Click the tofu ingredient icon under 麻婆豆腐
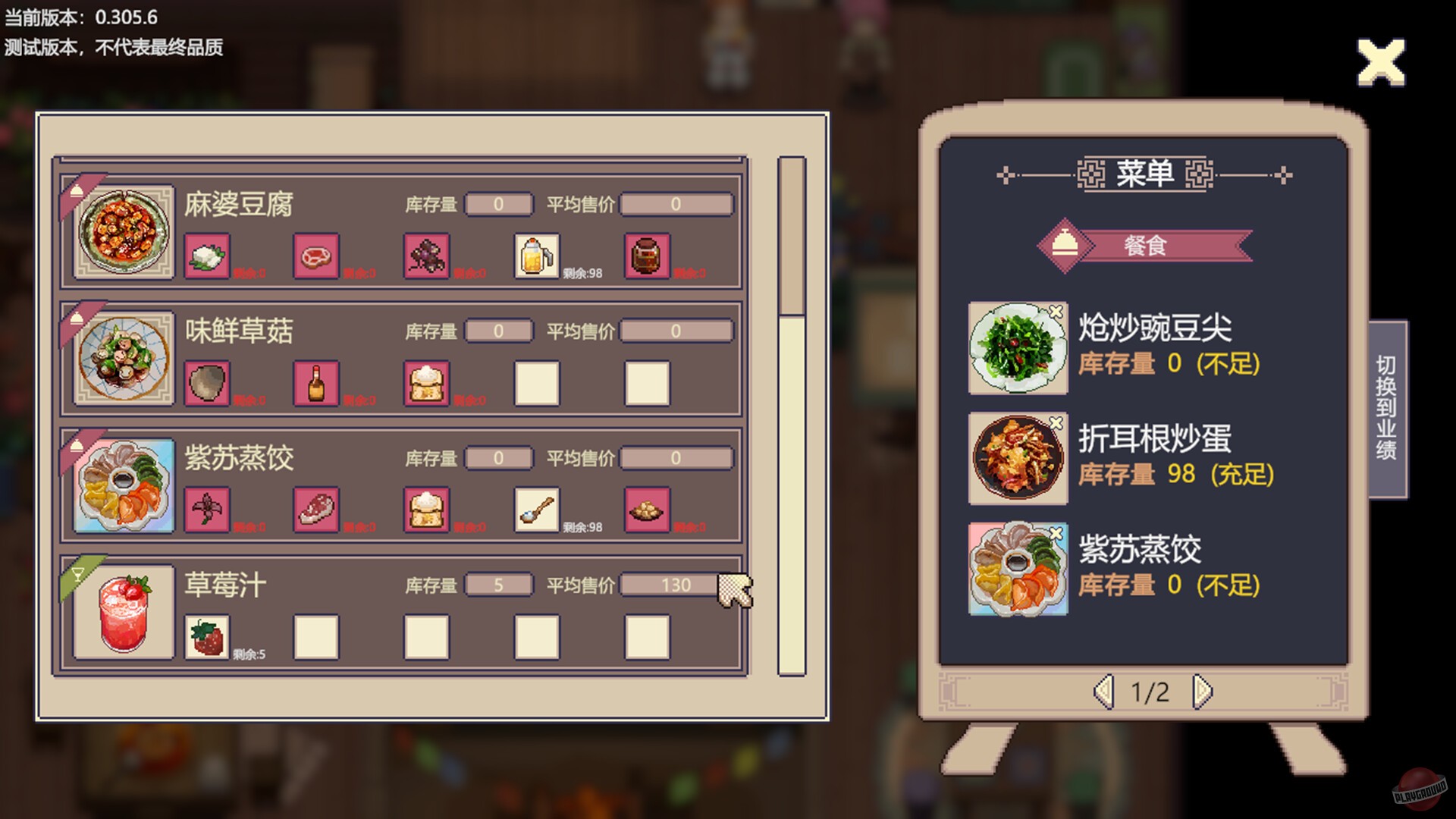The height and width of the screenshot is (819, 1456). (x=208, y=255)
